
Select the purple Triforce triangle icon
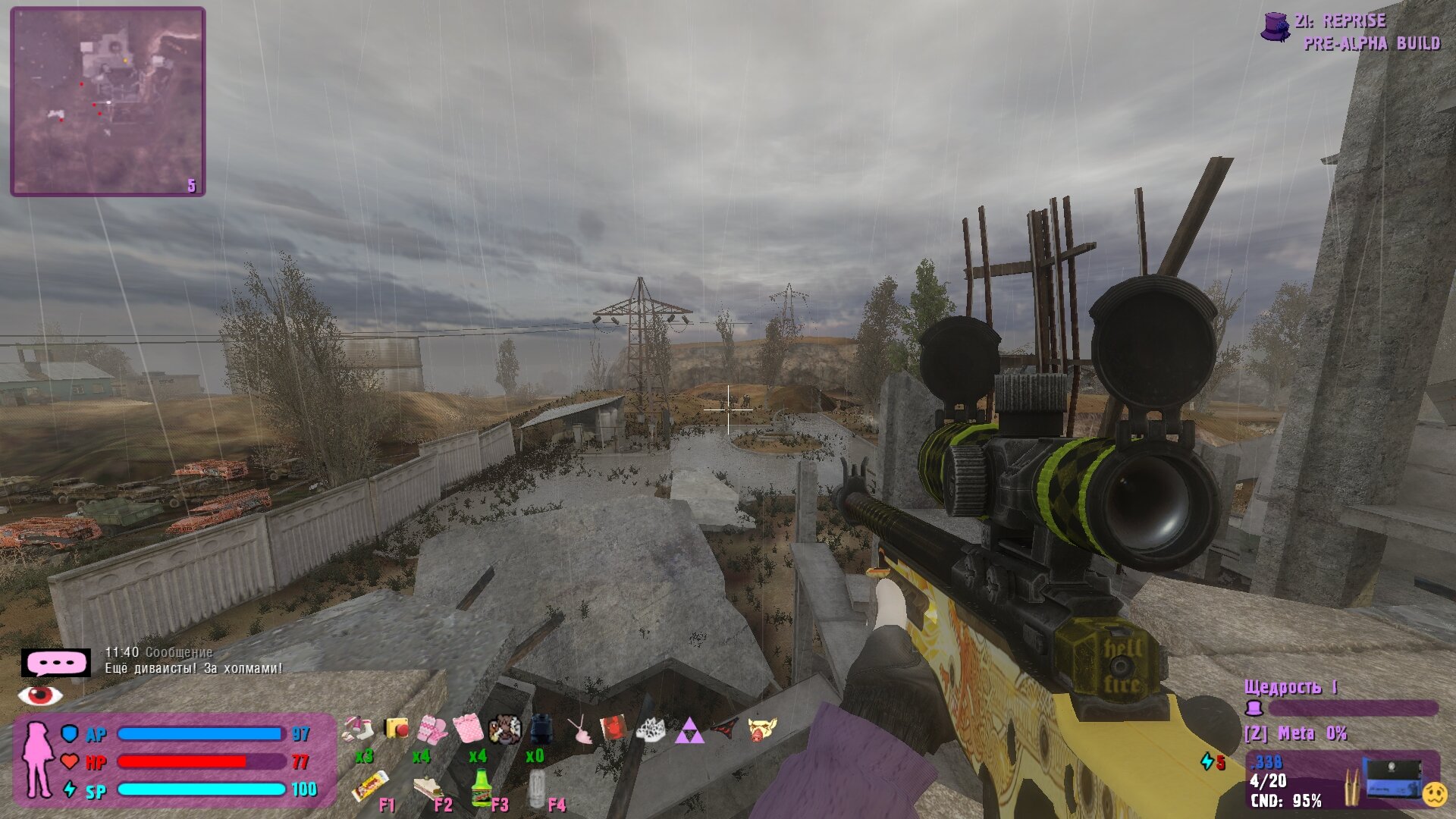point(689,731)
